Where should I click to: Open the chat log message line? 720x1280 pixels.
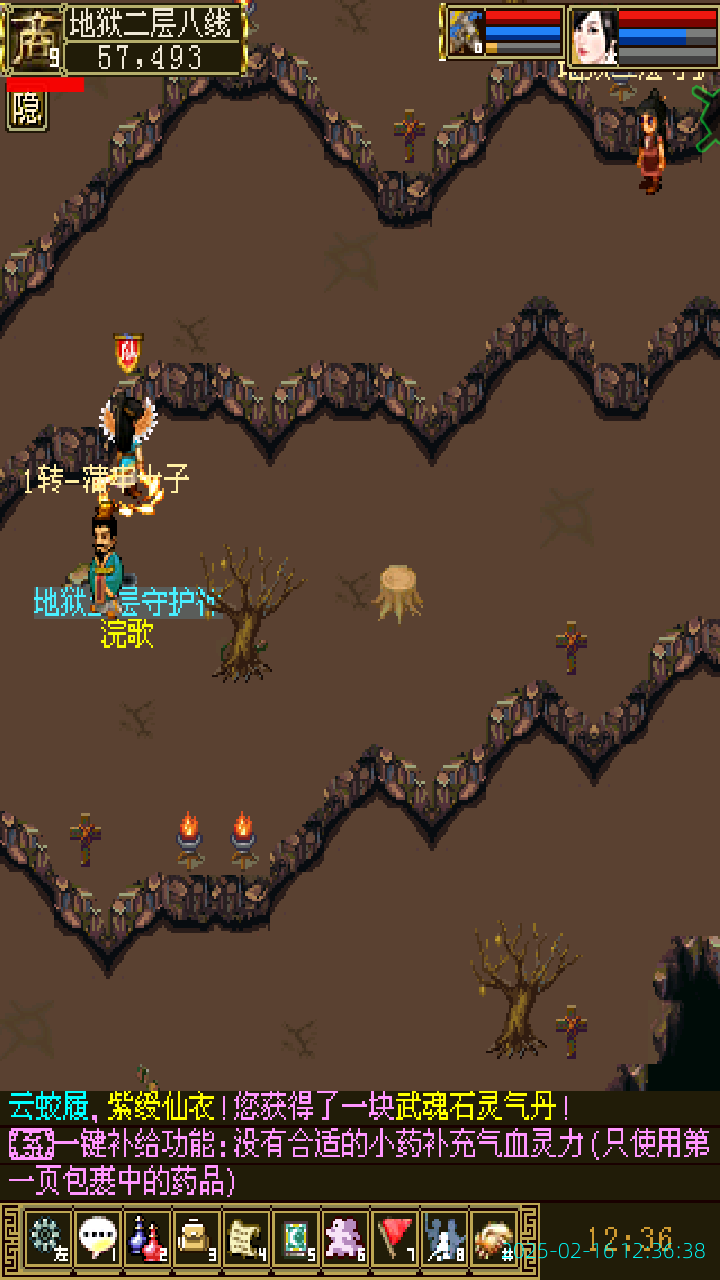pos(290,1107)
